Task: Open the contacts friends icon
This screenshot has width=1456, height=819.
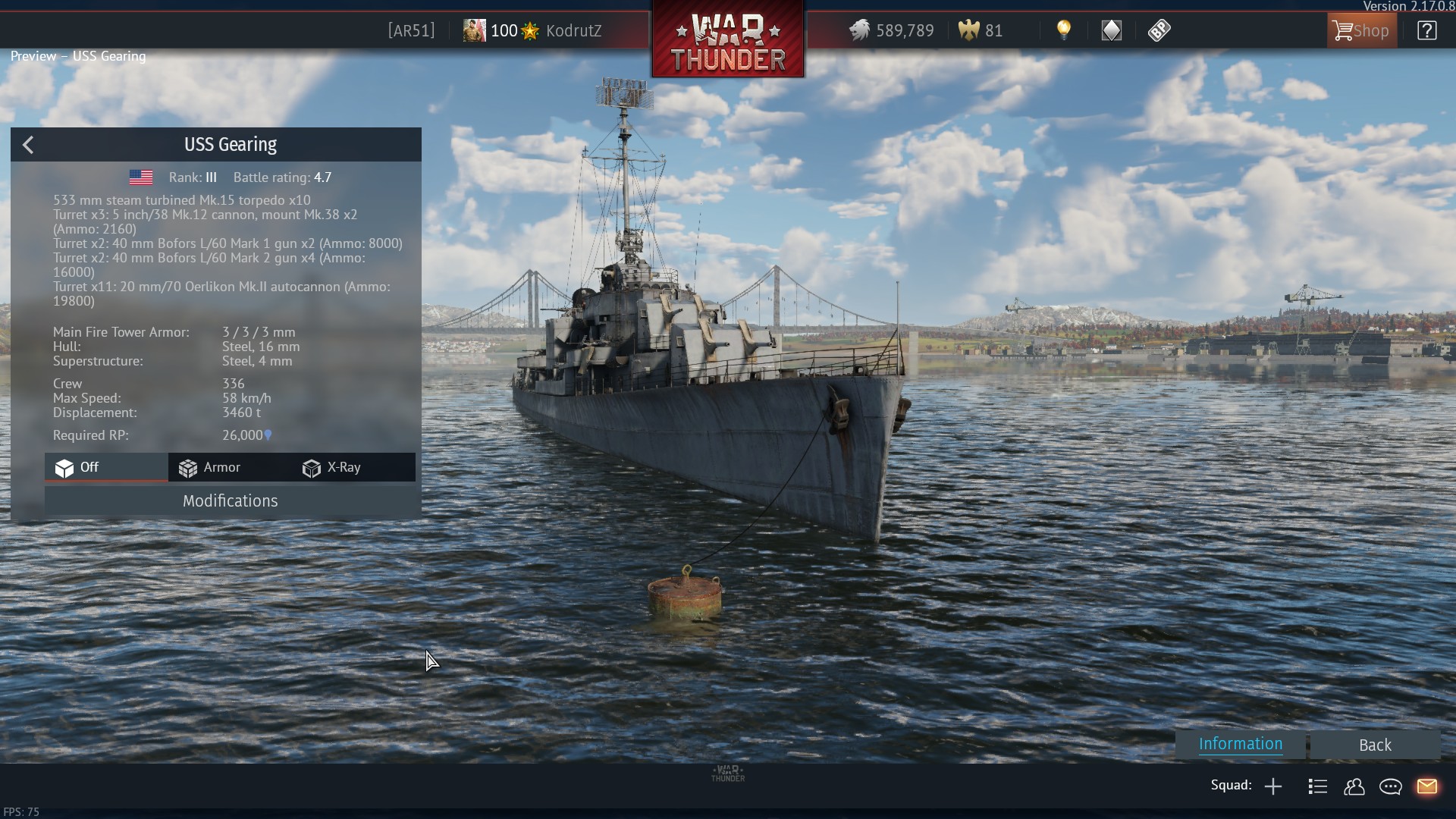Action: coord(1354,786)
